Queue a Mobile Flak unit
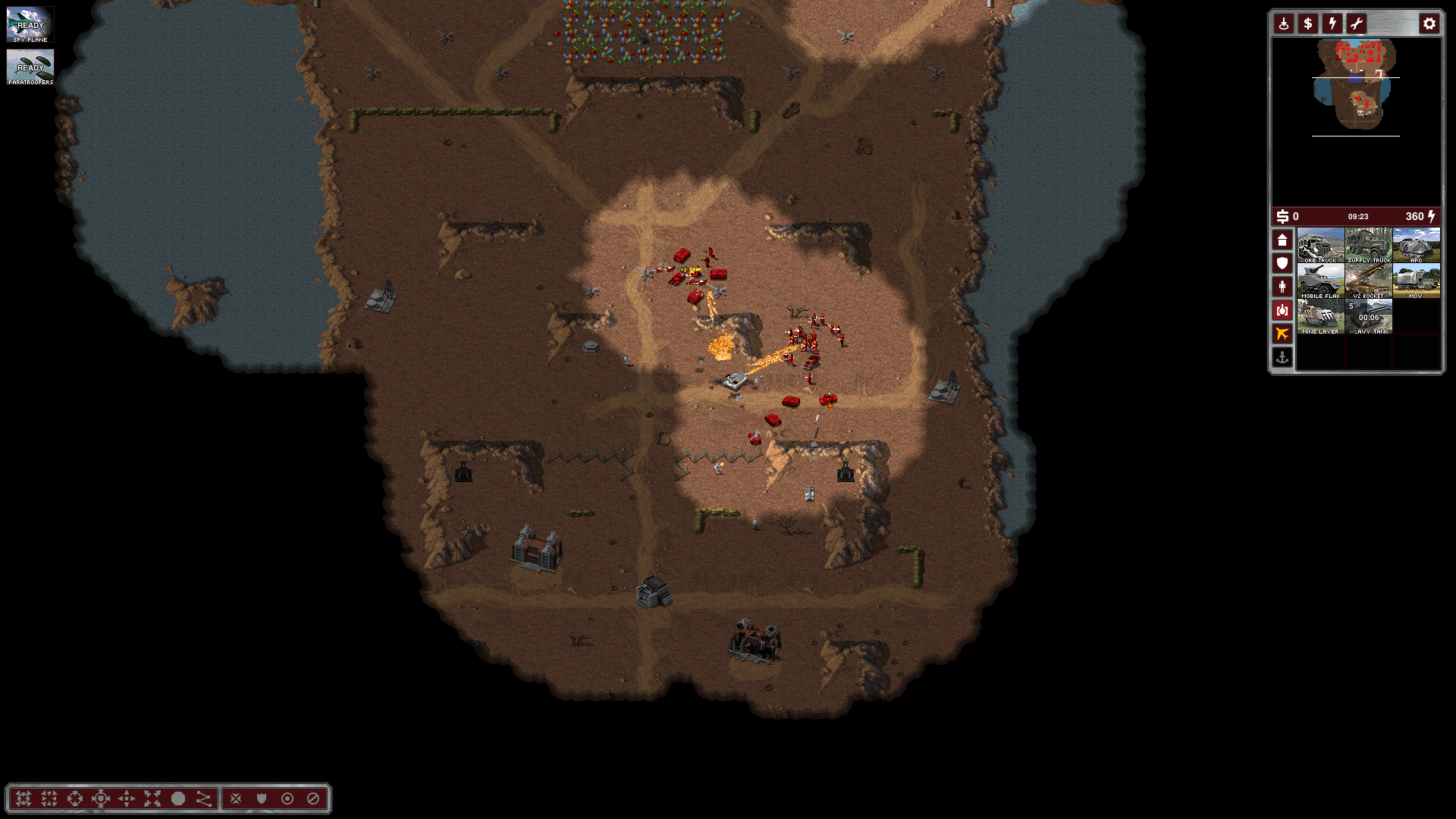Screen dimensions: 1456x819 (1320, 281)
